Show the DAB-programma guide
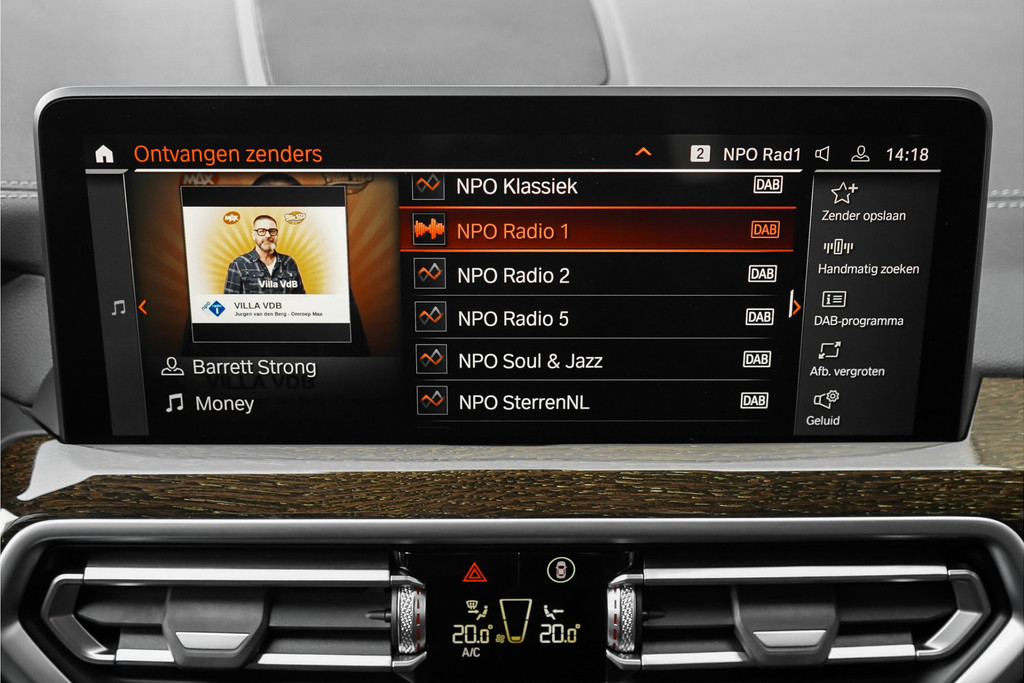 858,309
